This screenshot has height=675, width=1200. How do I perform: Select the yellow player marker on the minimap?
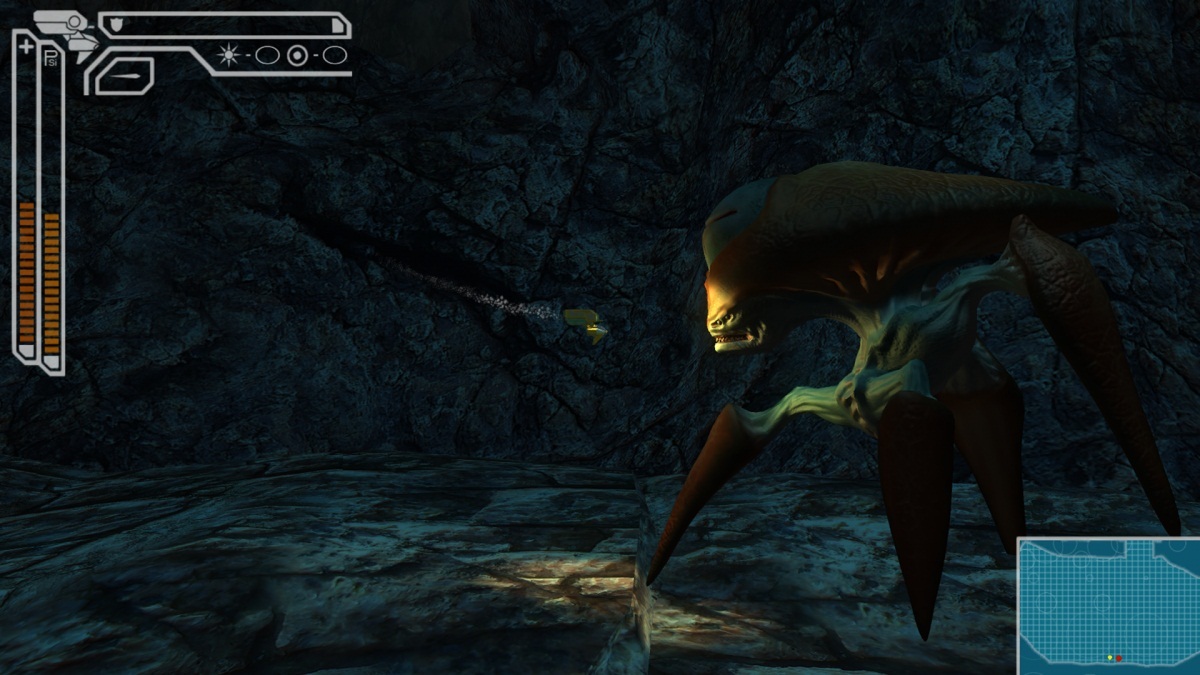click(1110, 658)
